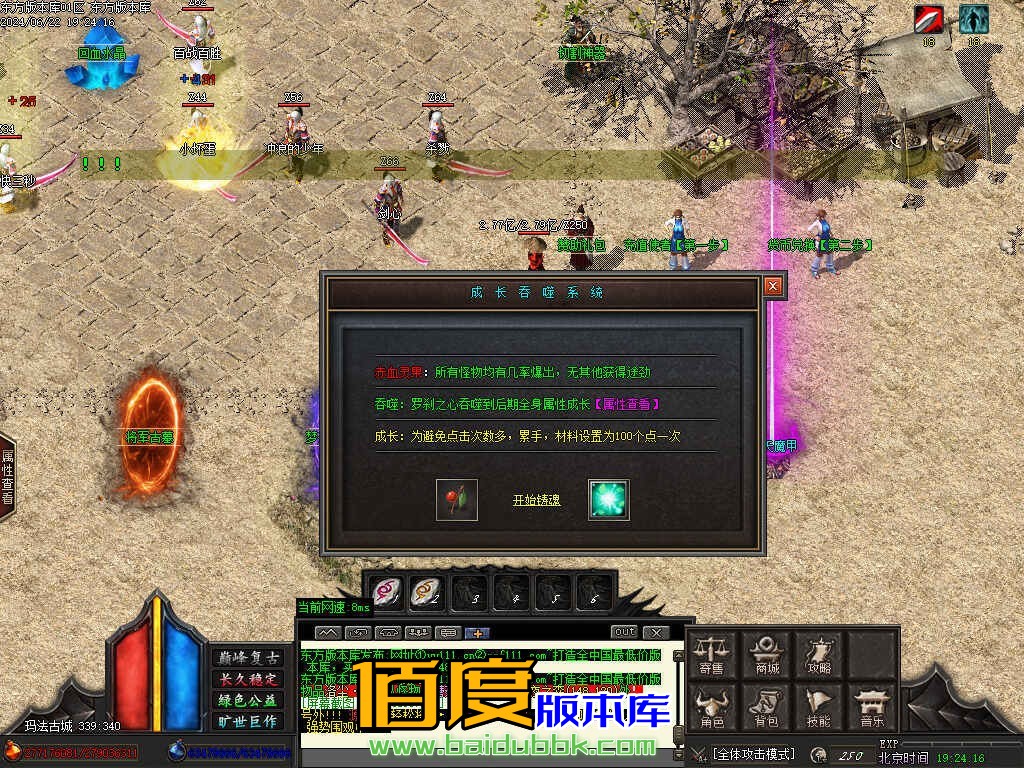Open the 商城 shop

point(766,655)
